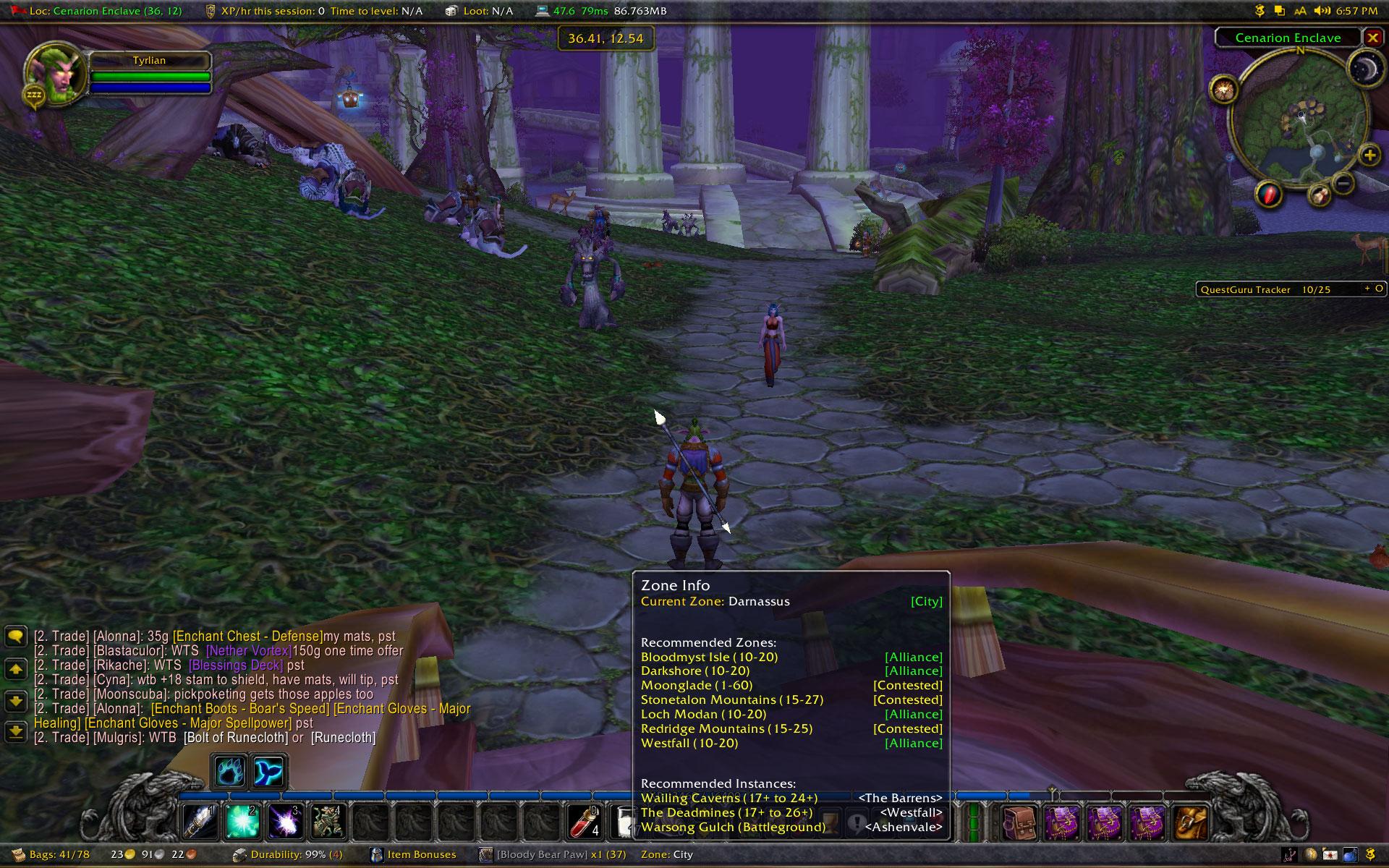Click the Bags 41/78 panel on bottom bar
This screenshot has width=1389, height=868.
click(x=52, y=855)
